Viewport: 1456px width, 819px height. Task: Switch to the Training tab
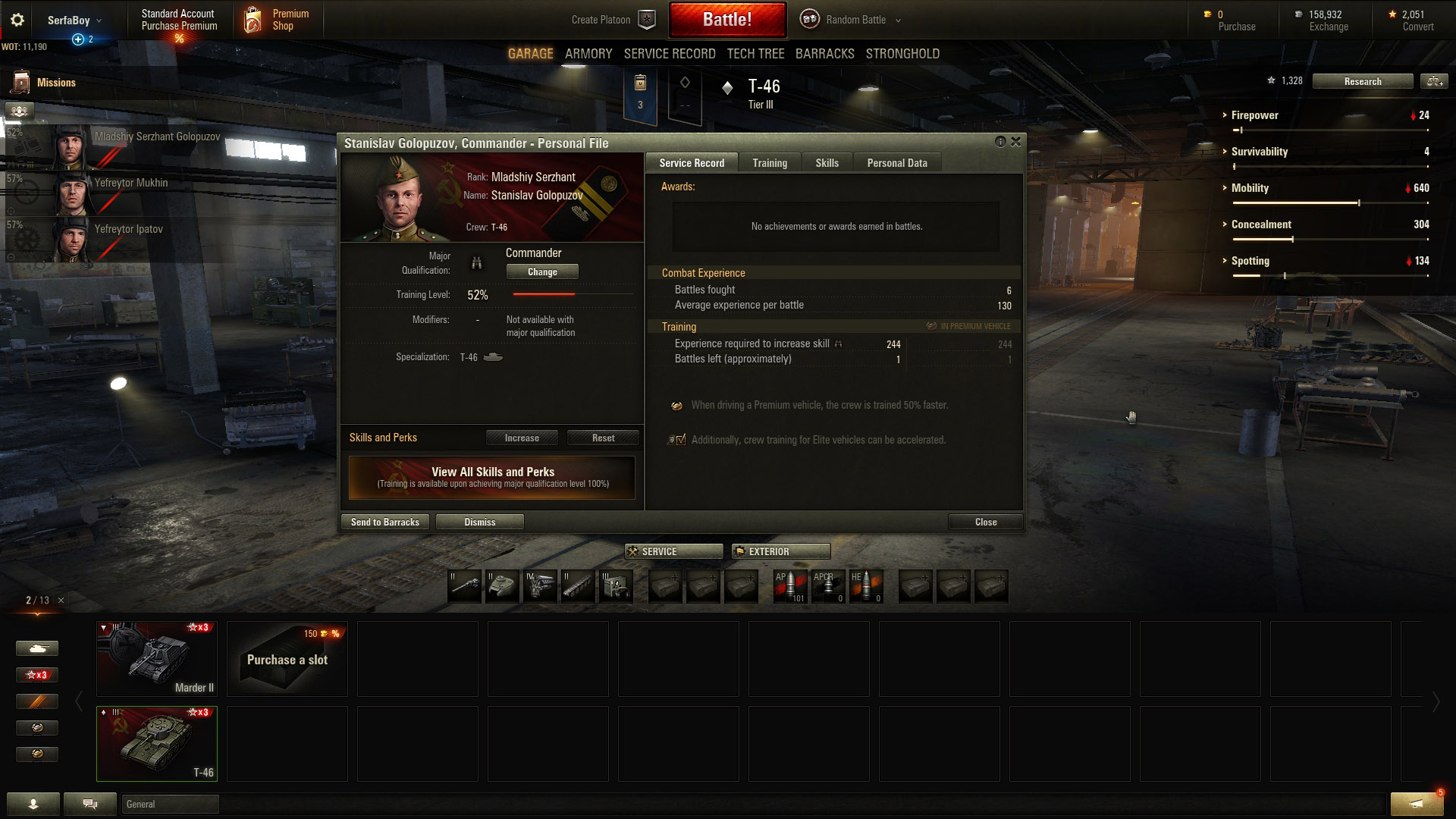pyautogui.click(x=769, y=163)
